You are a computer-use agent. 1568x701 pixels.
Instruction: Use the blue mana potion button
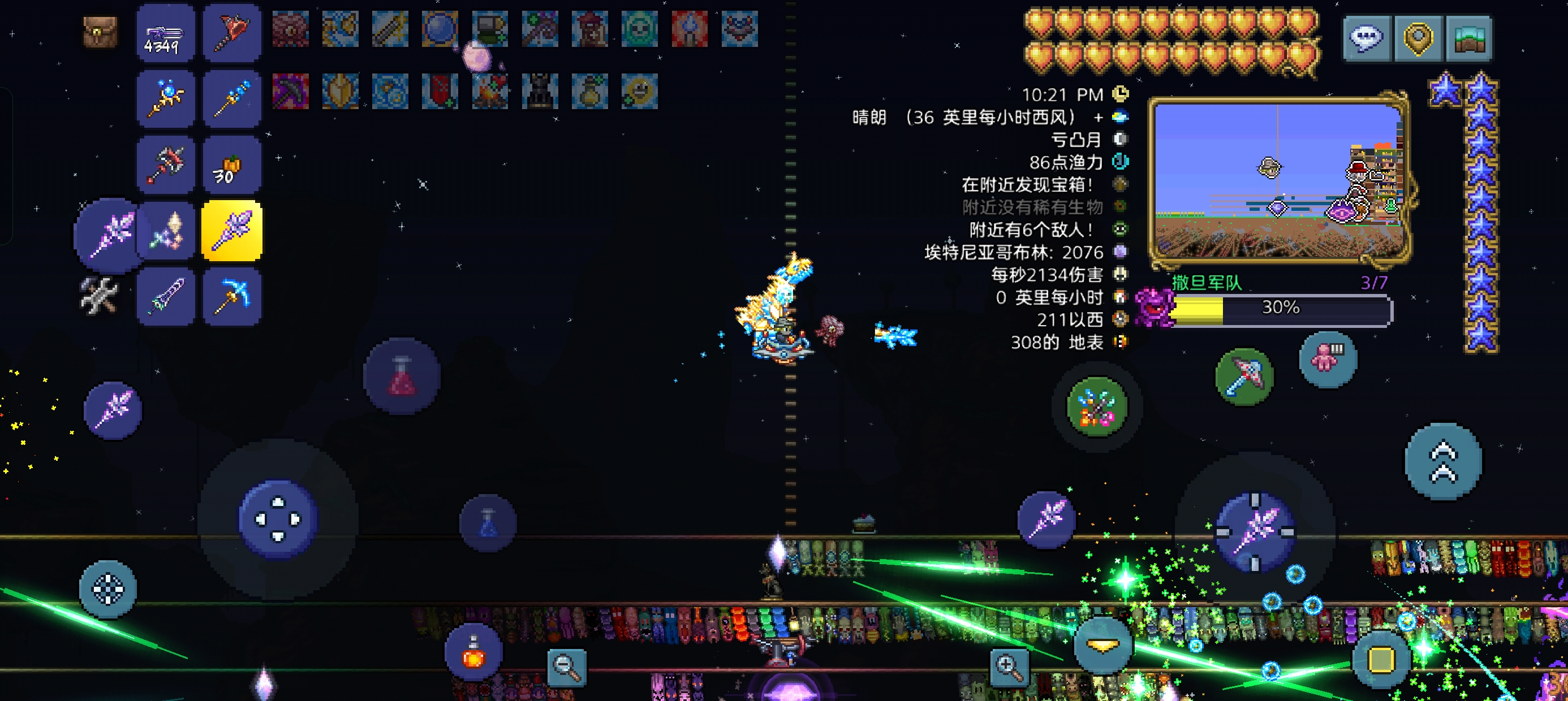point(488,523)
